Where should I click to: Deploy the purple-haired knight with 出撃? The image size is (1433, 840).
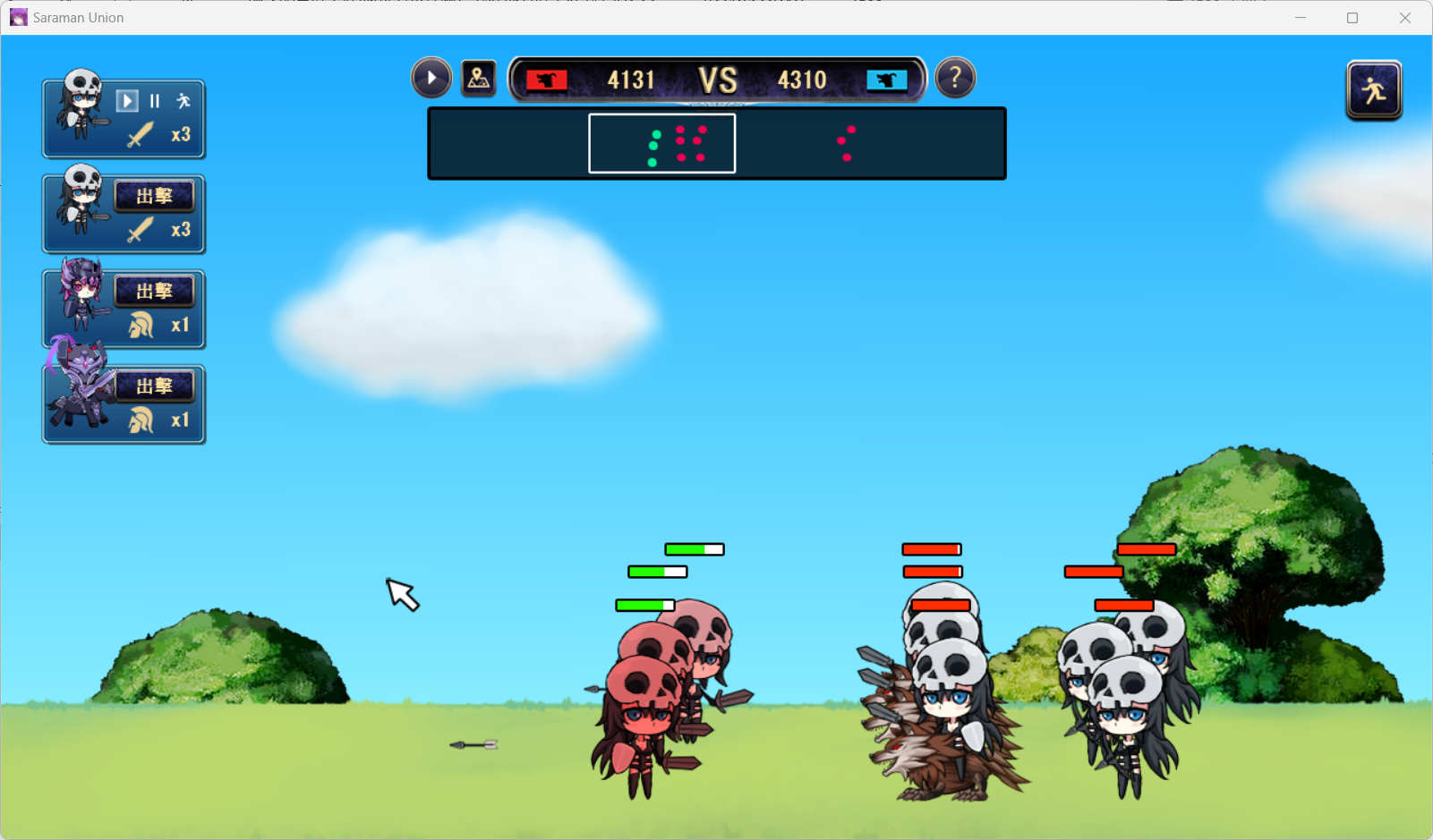154,291
